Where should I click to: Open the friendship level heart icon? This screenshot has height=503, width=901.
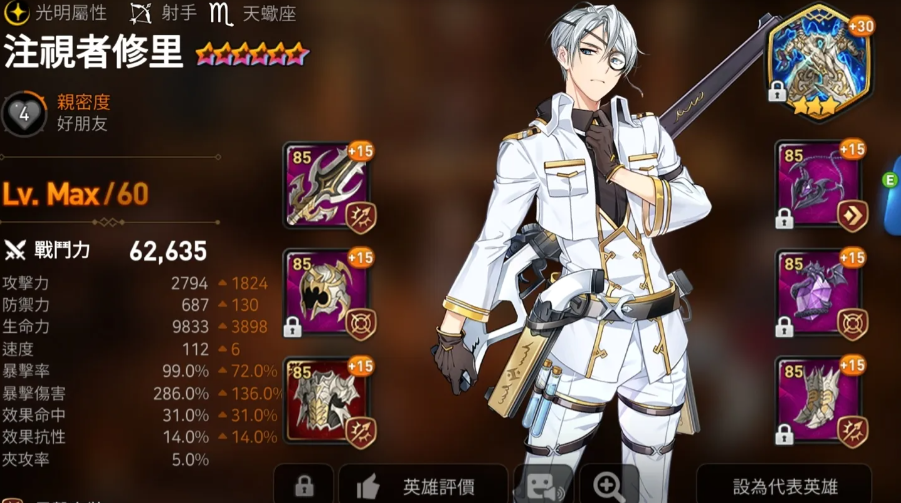point(24,115)
